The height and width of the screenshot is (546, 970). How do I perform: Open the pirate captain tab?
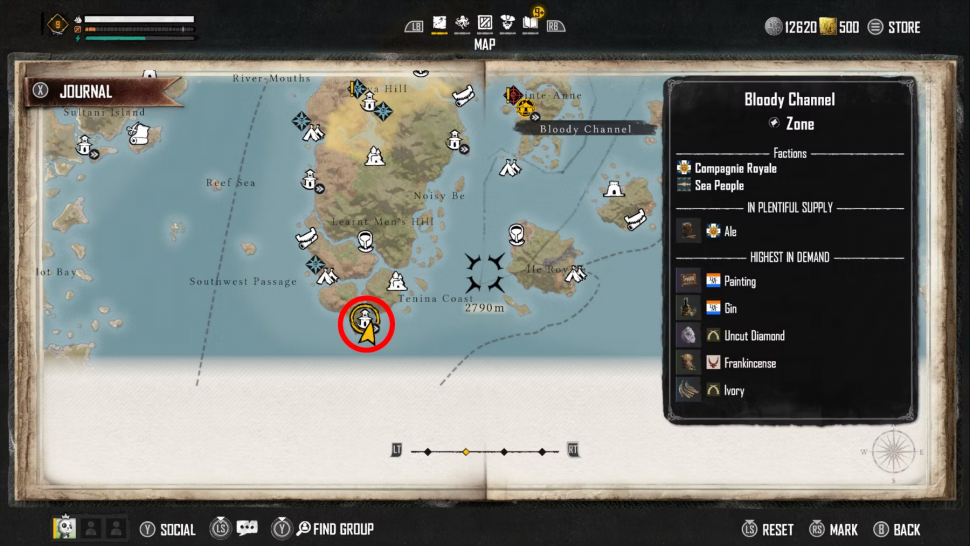[507, 22]
